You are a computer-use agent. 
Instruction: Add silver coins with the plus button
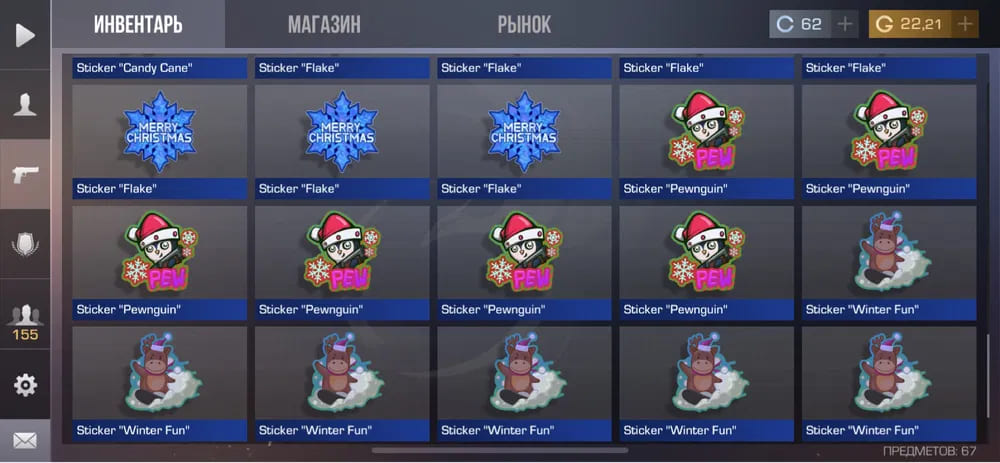[x=845, y=24]
